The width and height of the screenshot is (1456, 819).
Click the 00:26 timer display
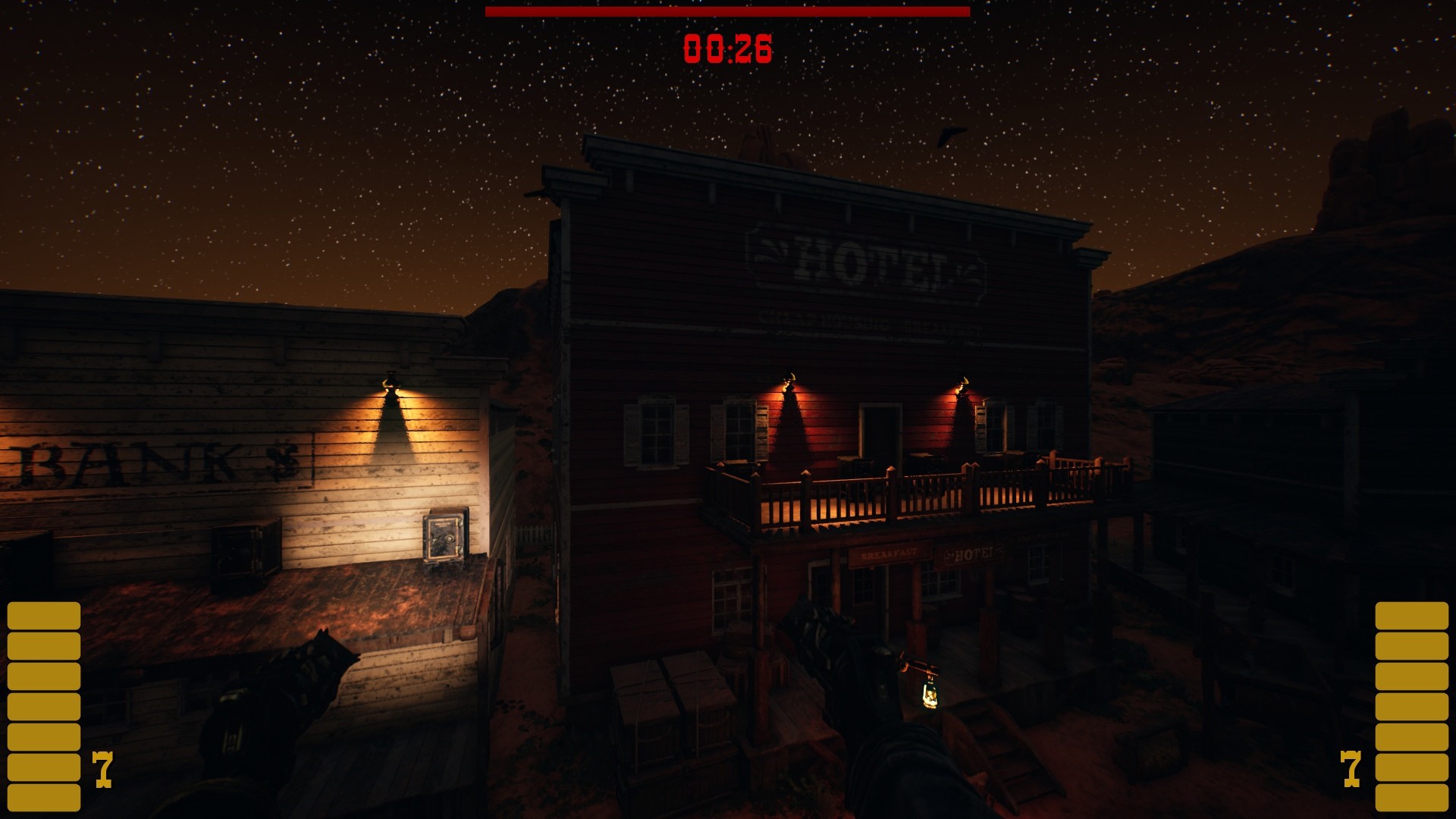726,48
